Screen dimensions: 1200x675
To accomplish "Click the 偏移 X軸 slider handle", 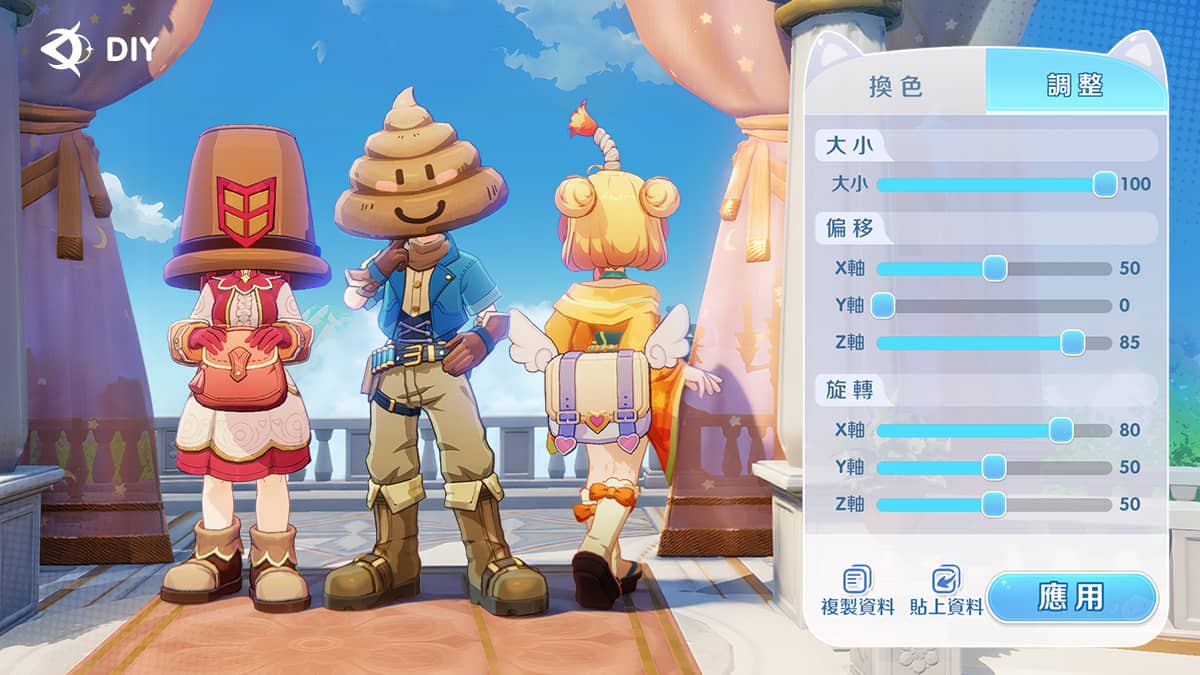I will (994, 268).
